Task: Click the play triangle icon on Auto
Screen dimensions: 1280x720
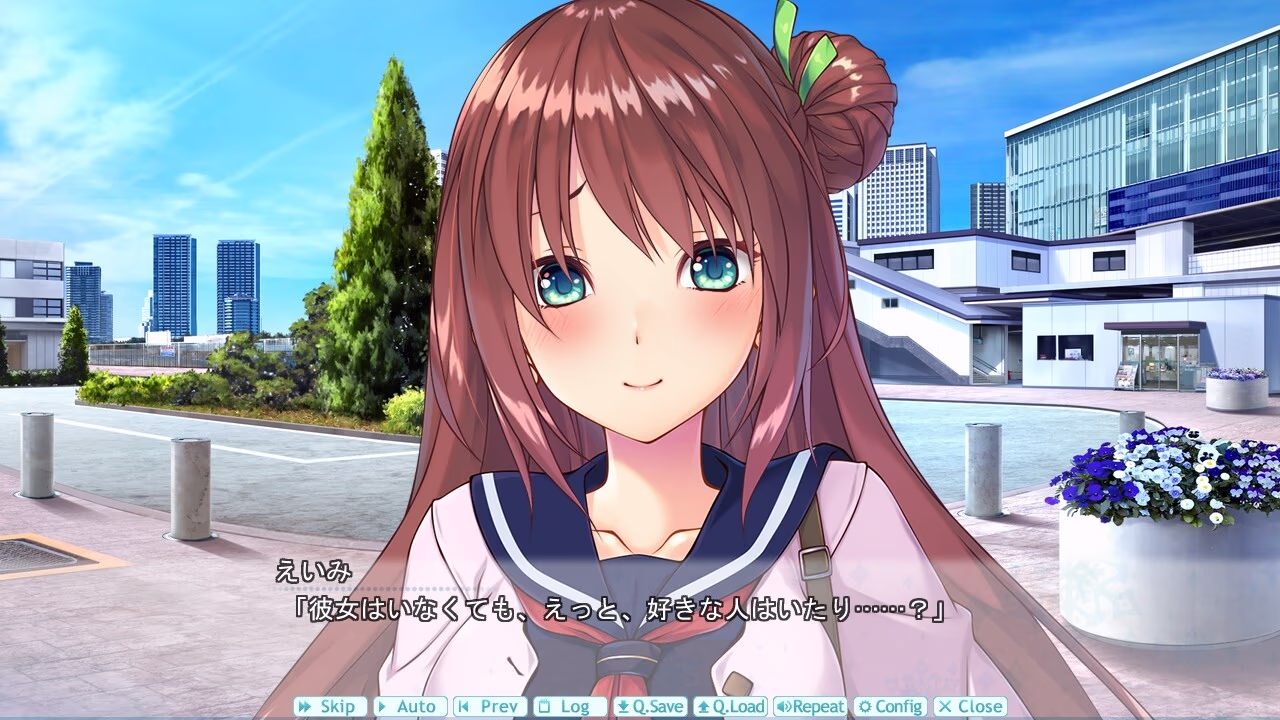Action: click(x=381, y=706)
